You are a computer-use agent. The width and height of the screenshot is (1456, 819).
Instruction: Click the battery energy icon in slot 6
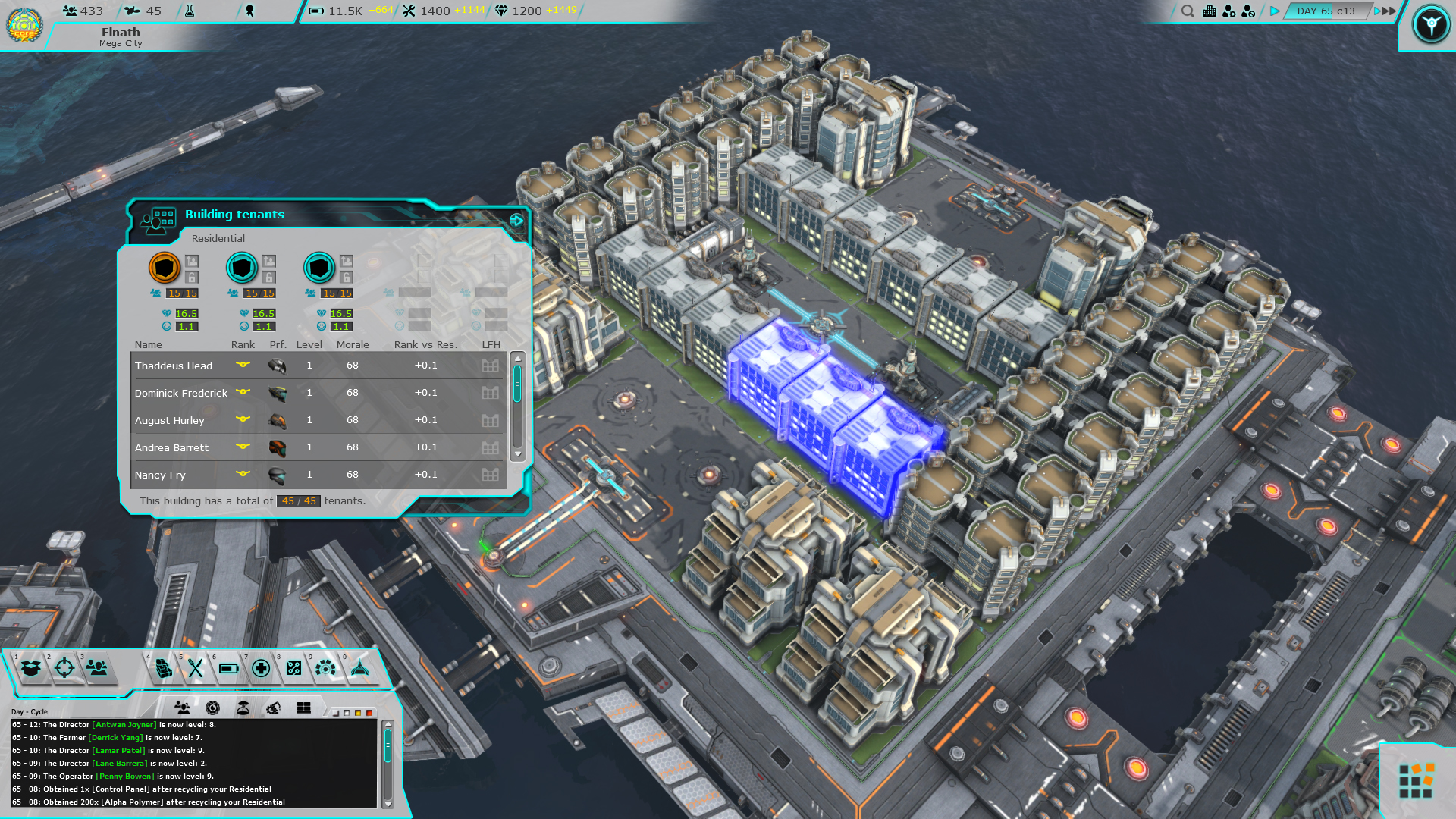point(229,670)
